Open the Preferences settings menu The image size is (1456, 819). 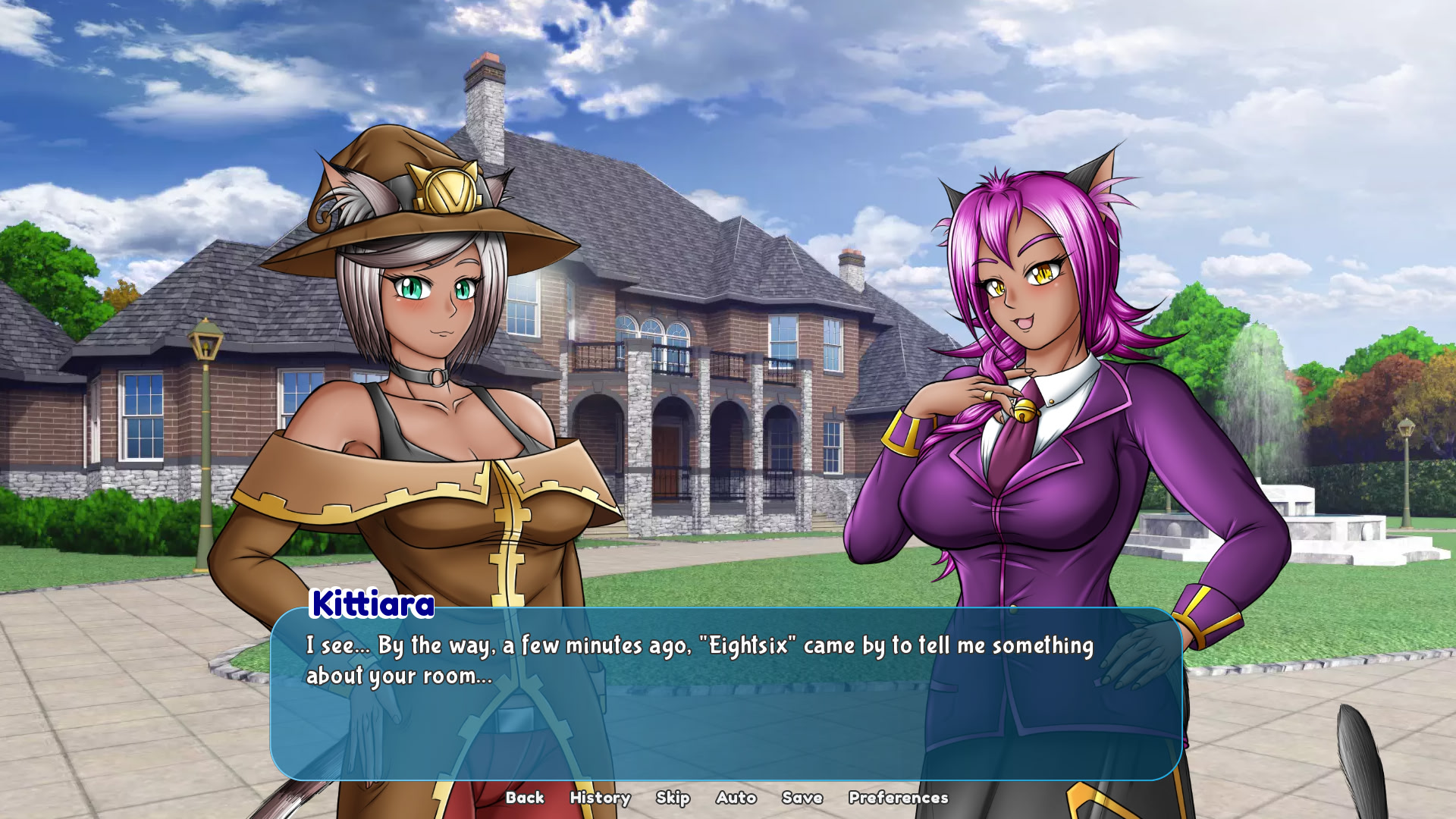[x=897, y=798]
